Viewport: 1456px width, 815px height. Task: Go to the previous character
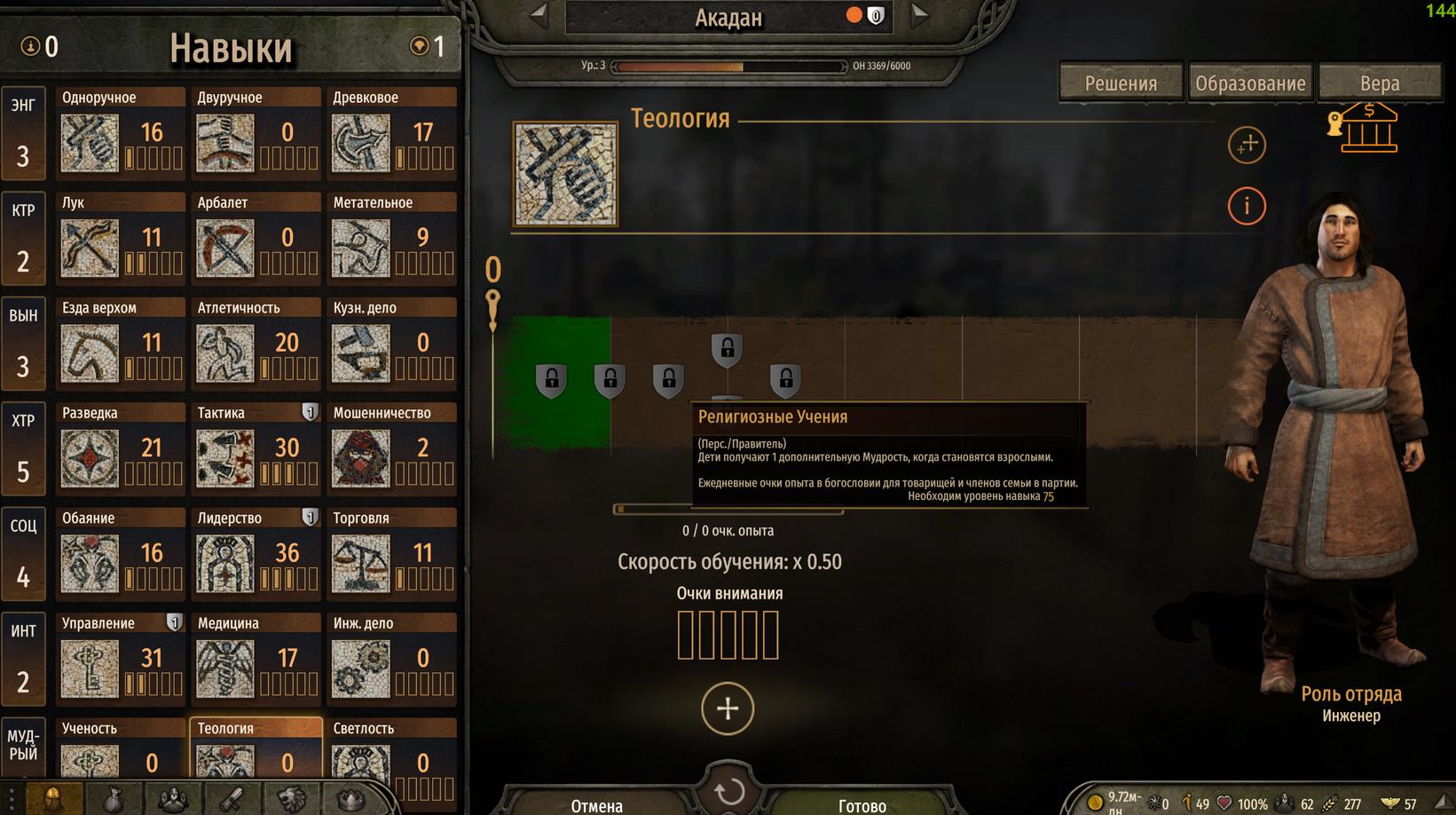point(538,14)
